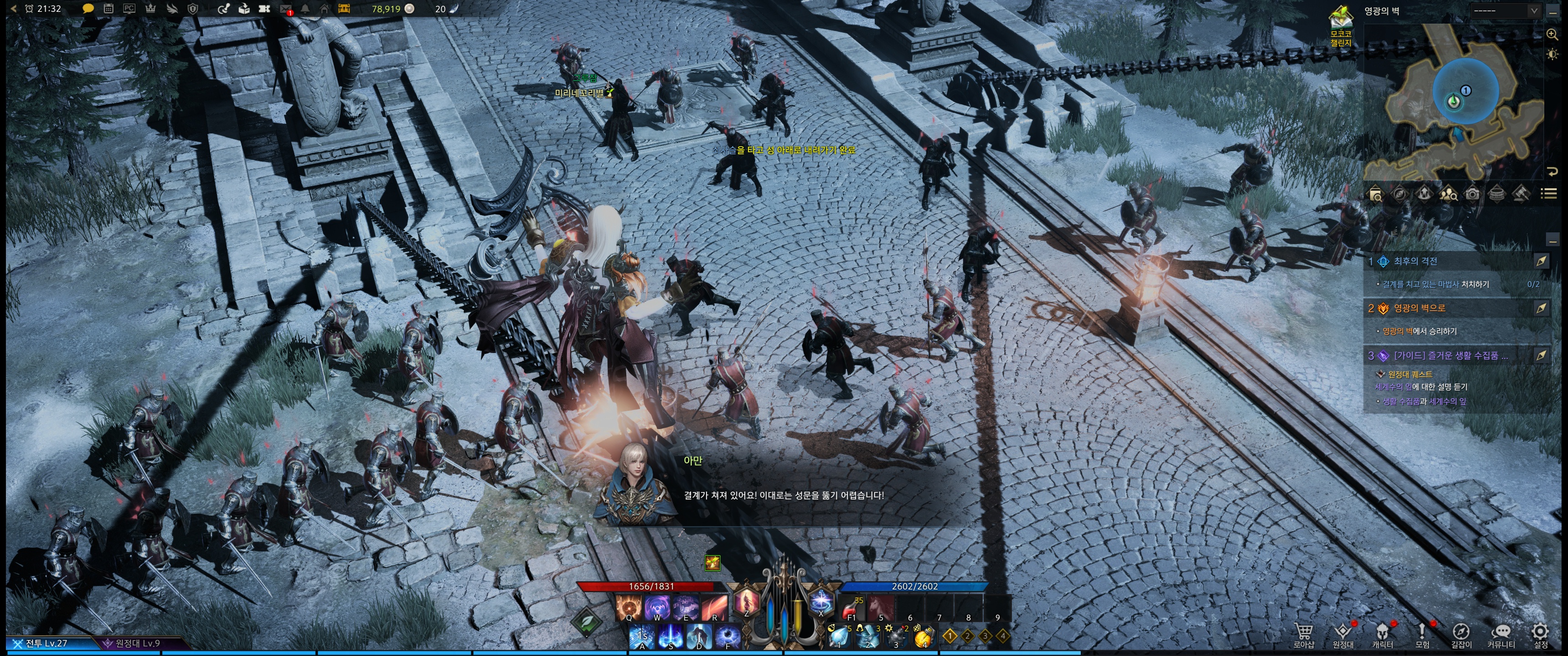Use the yellow grenade battle item
The image size is (1568, 656).
pos(924,636)
